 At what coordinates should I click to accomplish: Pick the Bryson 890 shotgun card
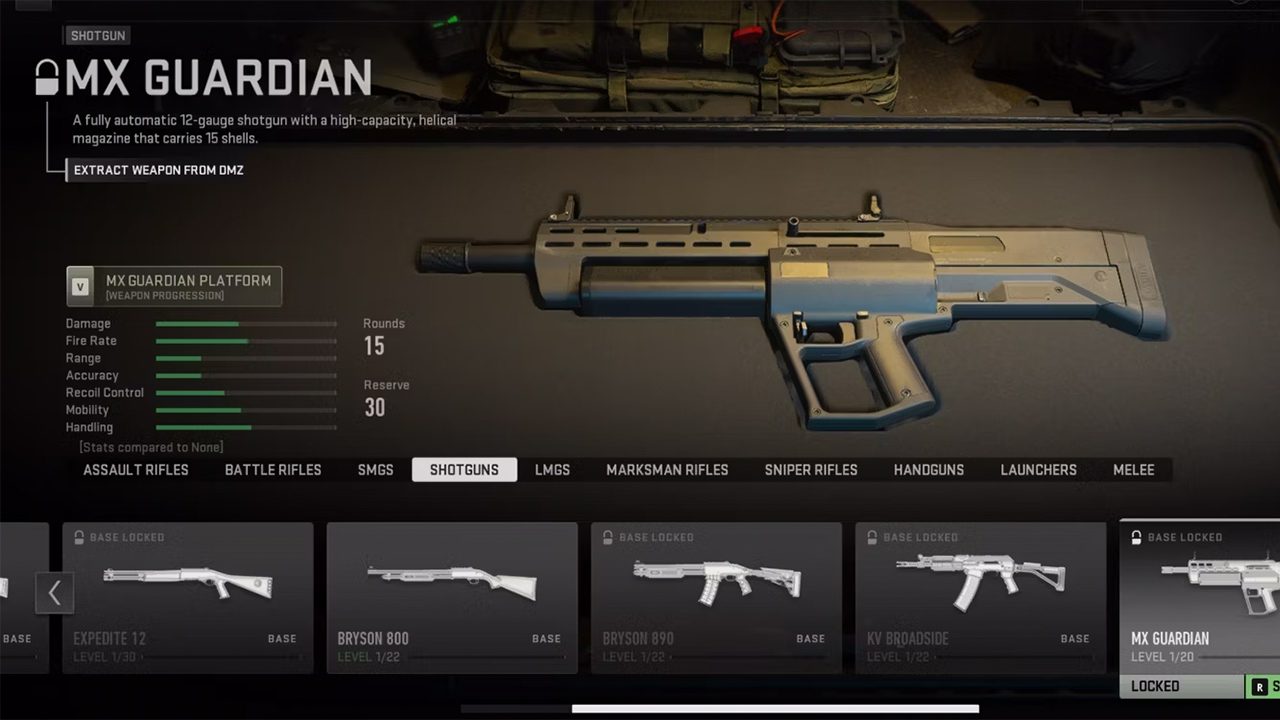pyautogui.click(x=716, y=597)
